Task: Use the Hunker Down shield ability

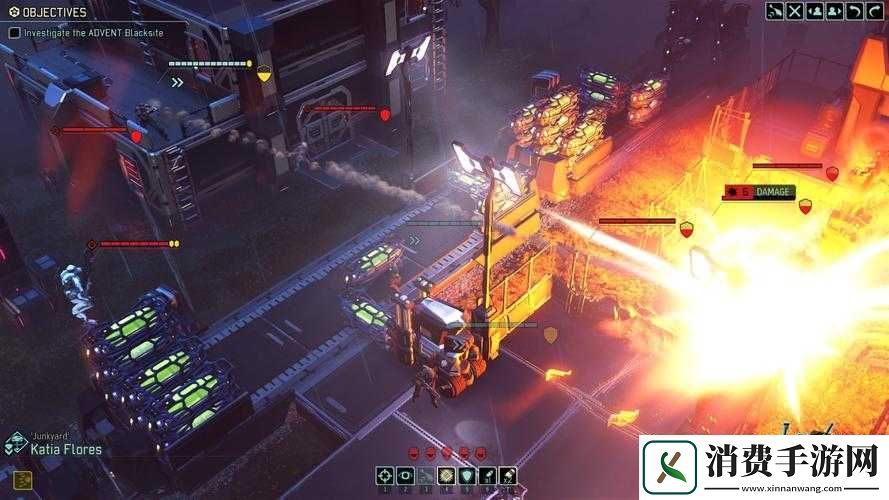Action: pos(466,476)
